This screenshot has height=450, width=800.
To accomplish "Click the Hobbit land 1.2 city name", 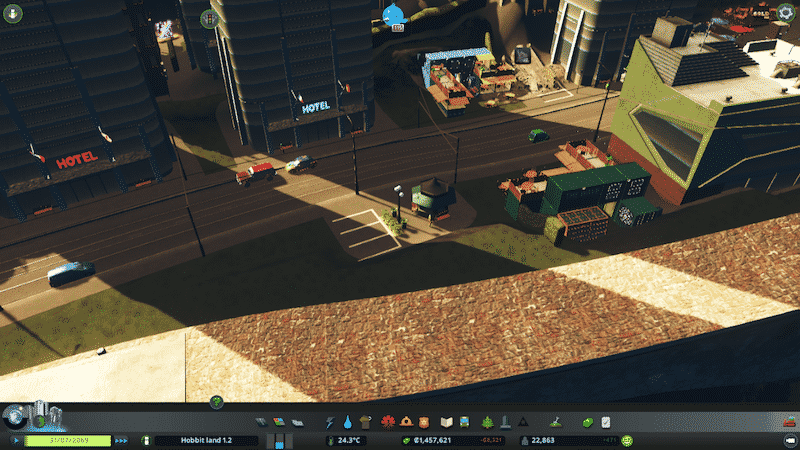I will pos(206,440).
